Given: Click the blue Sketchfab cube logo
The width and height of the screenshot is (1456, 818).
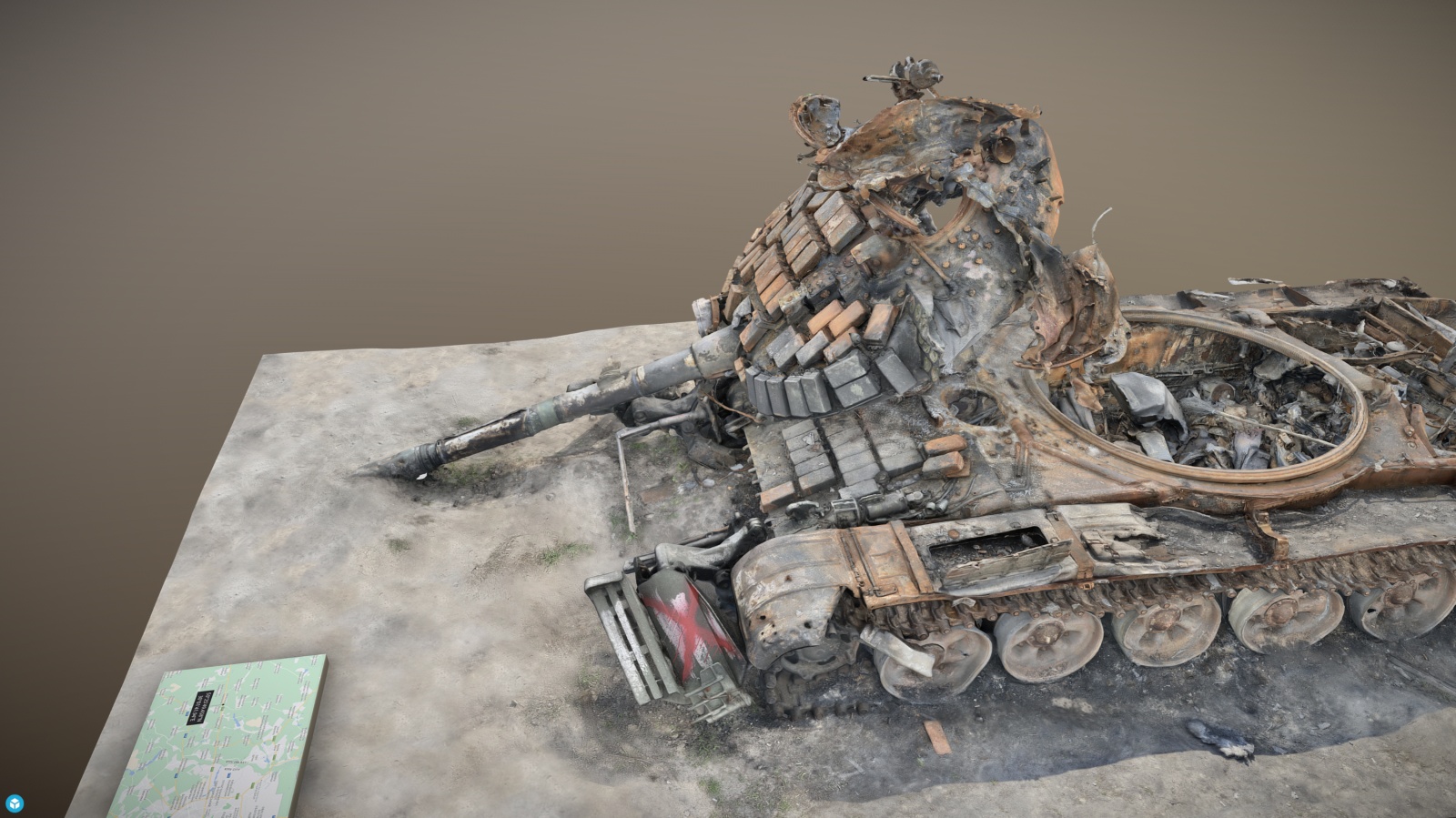Looking at the screenshot, I should [15, 803].
